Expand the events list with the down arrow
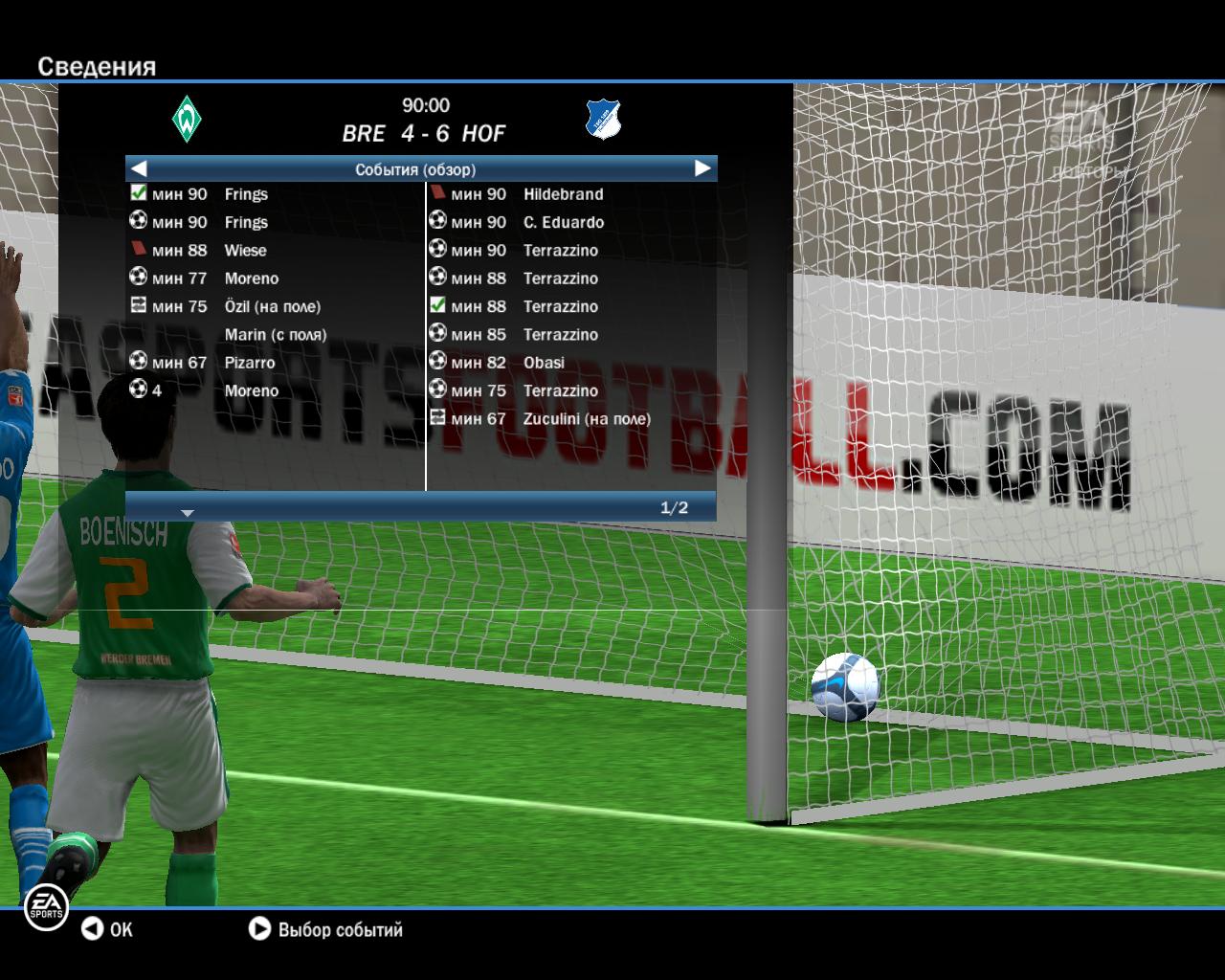 pos(188,513)
